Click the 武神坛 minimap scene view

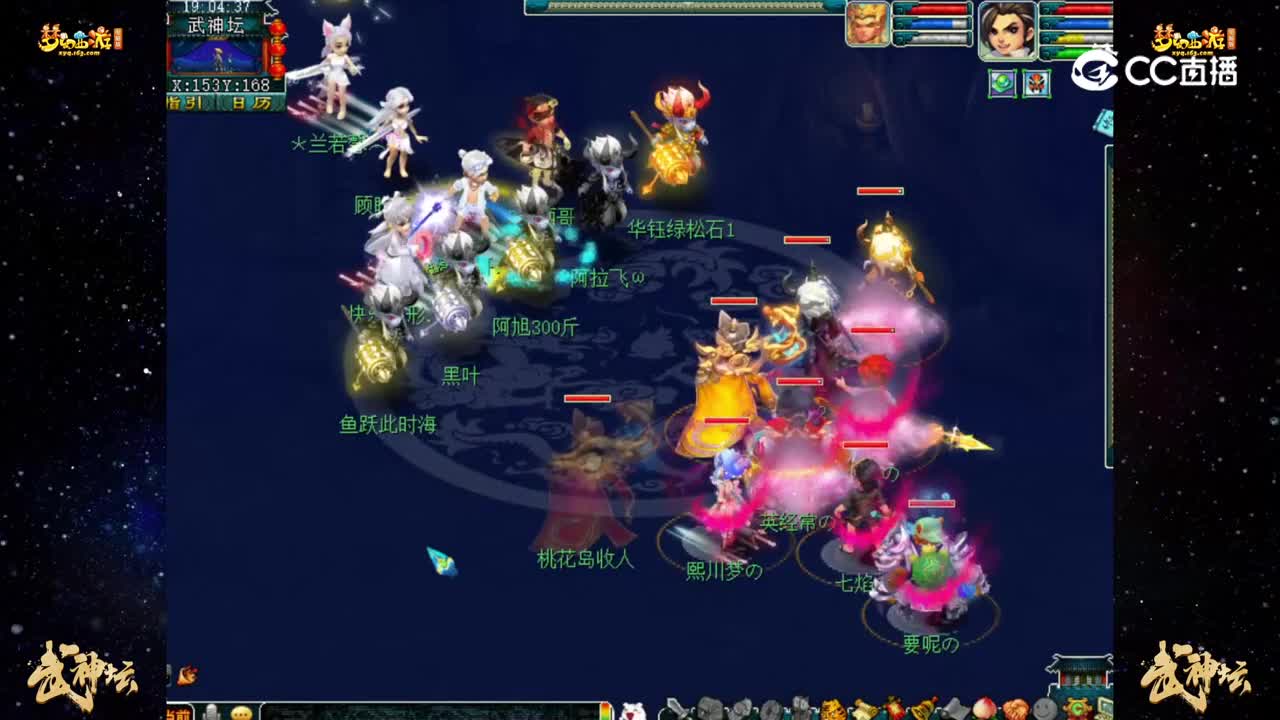coord(216,58)
